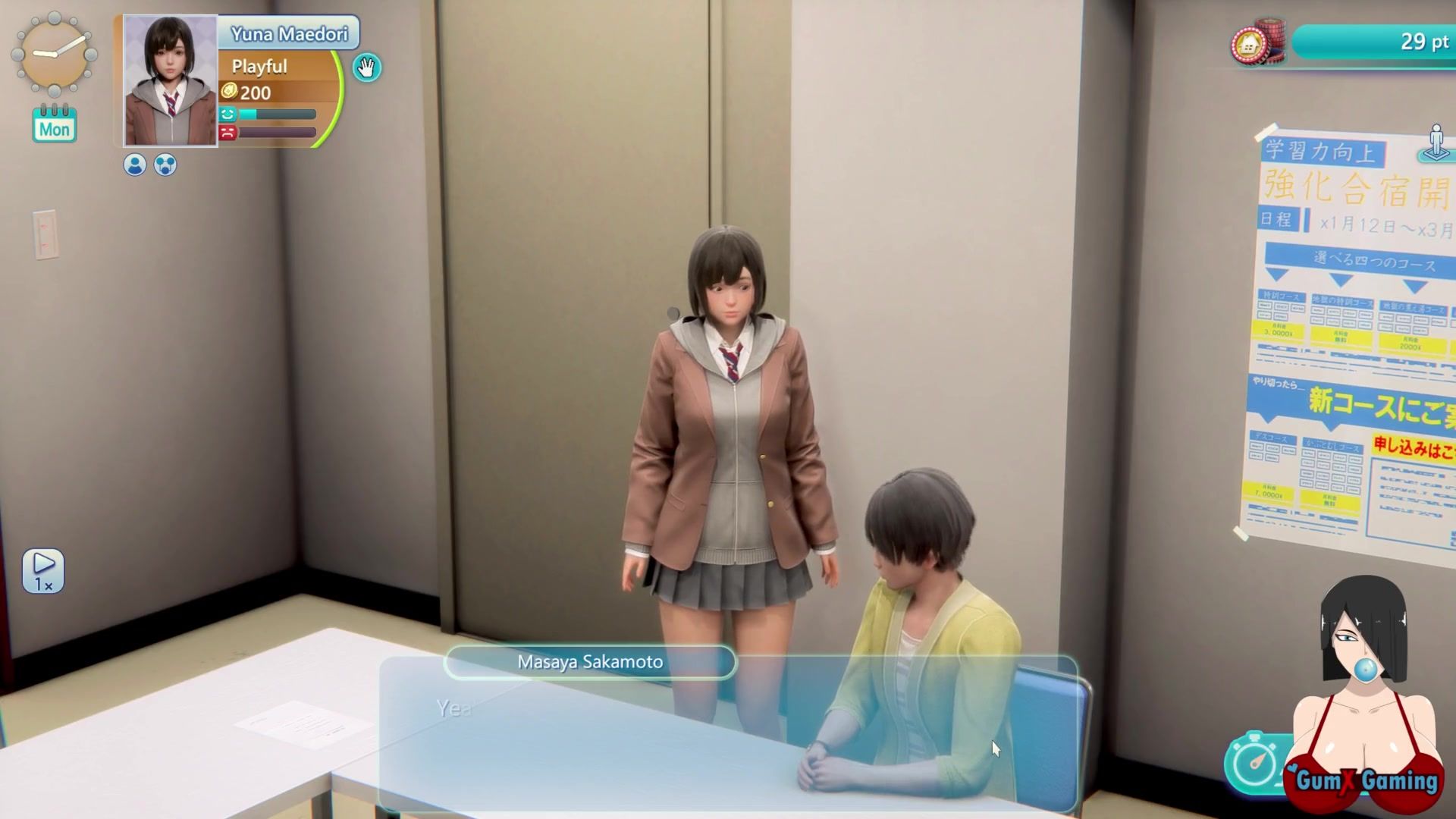The height and width of the screenshot is (819, 1456).
Task: Open the relationship network icon
Action: pyautogui.click(x=165, y=165)
